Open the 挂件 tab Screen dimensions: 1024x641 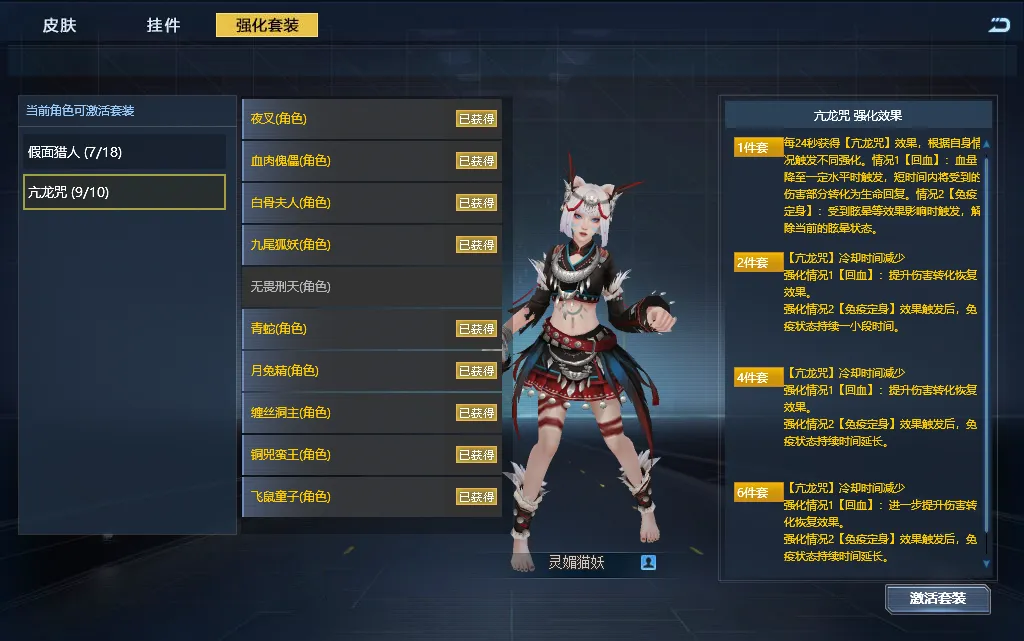163,25
